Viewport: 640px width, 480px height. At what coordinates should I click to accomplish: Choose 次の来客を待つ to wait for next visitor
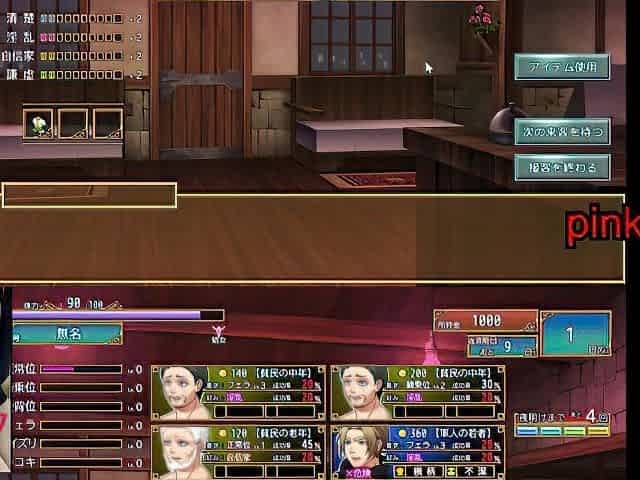pyautogui.click(x=562, y=131)
